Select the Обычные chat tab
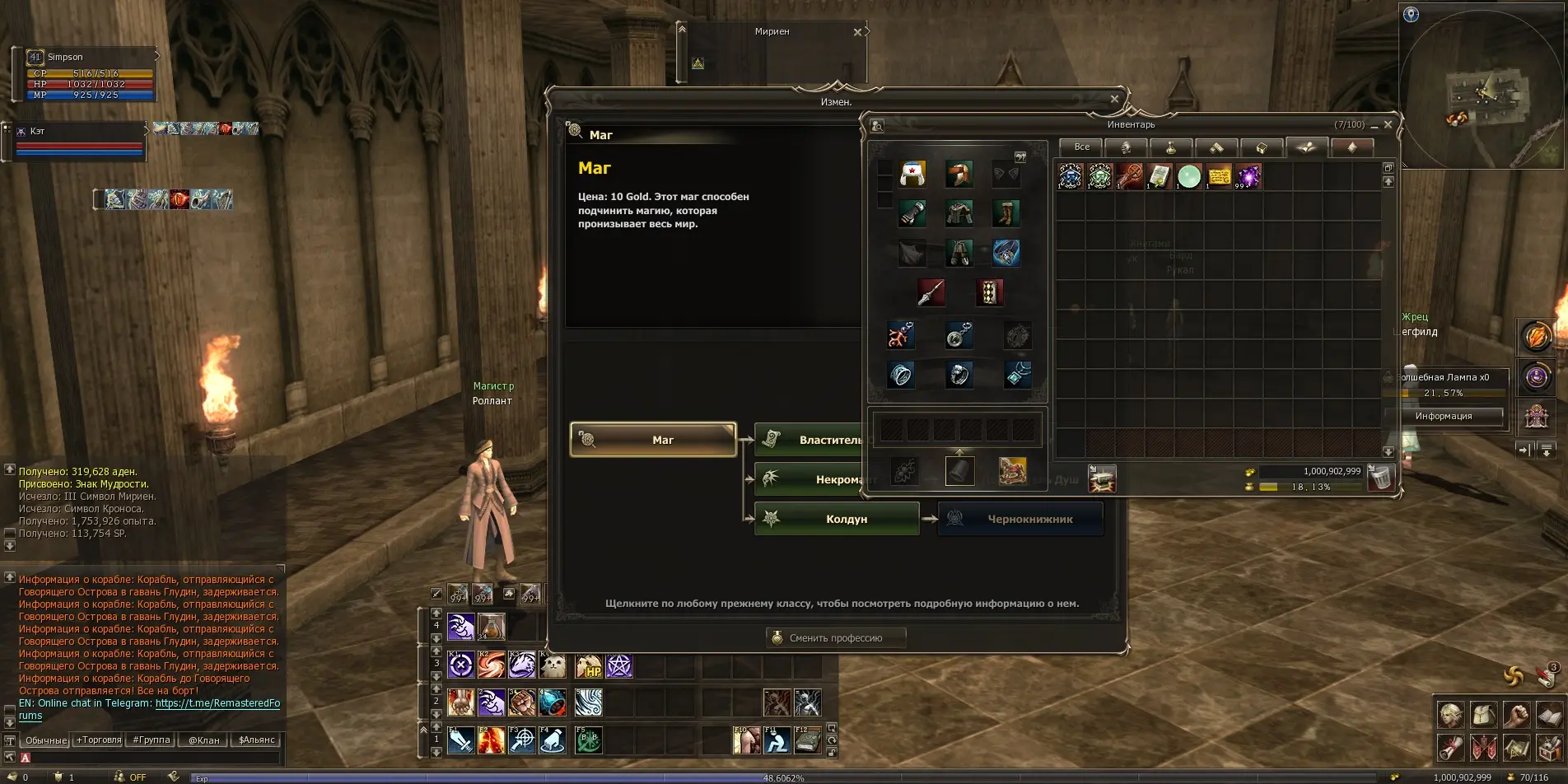This screenshot has height=784, width=1568. coord(46,740)
